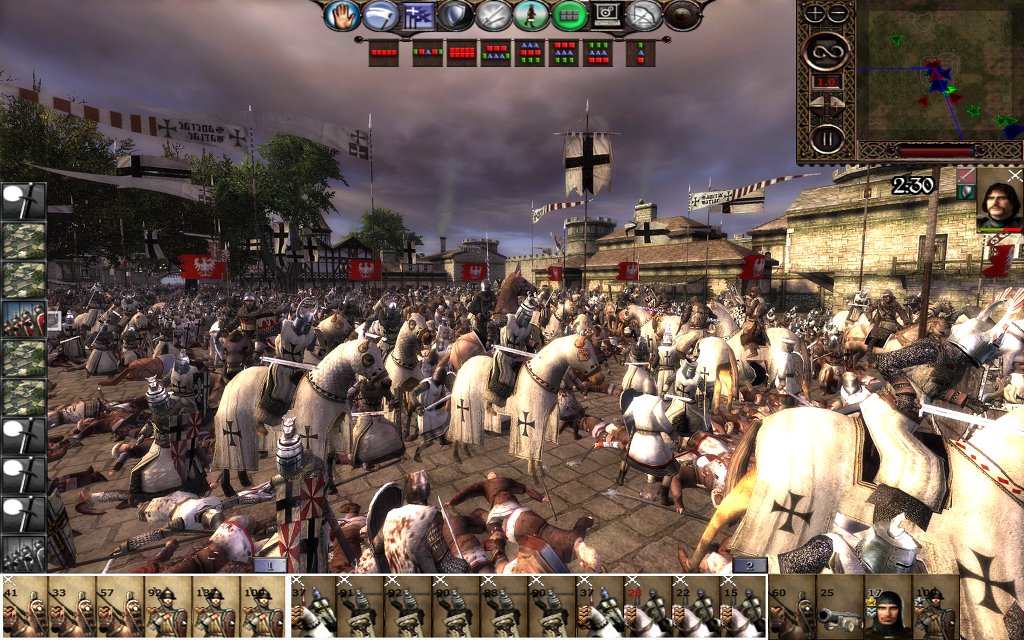1024x640 pixels.
Task: Select the general's portrait
Action: pos(999,200)
